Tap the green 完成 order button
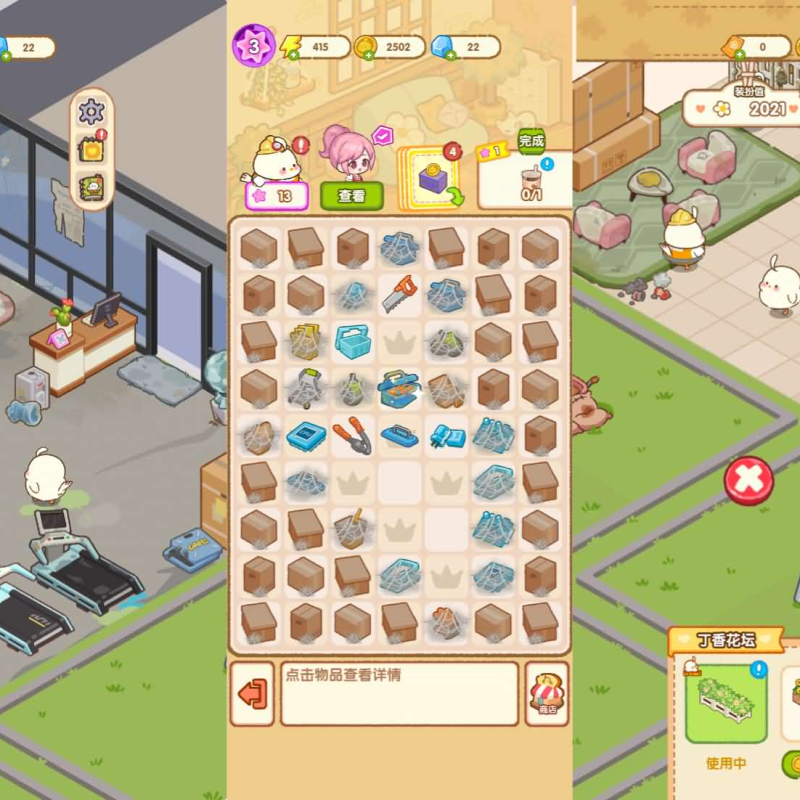This screenshot has height=800, width=800. coord(532,140)
